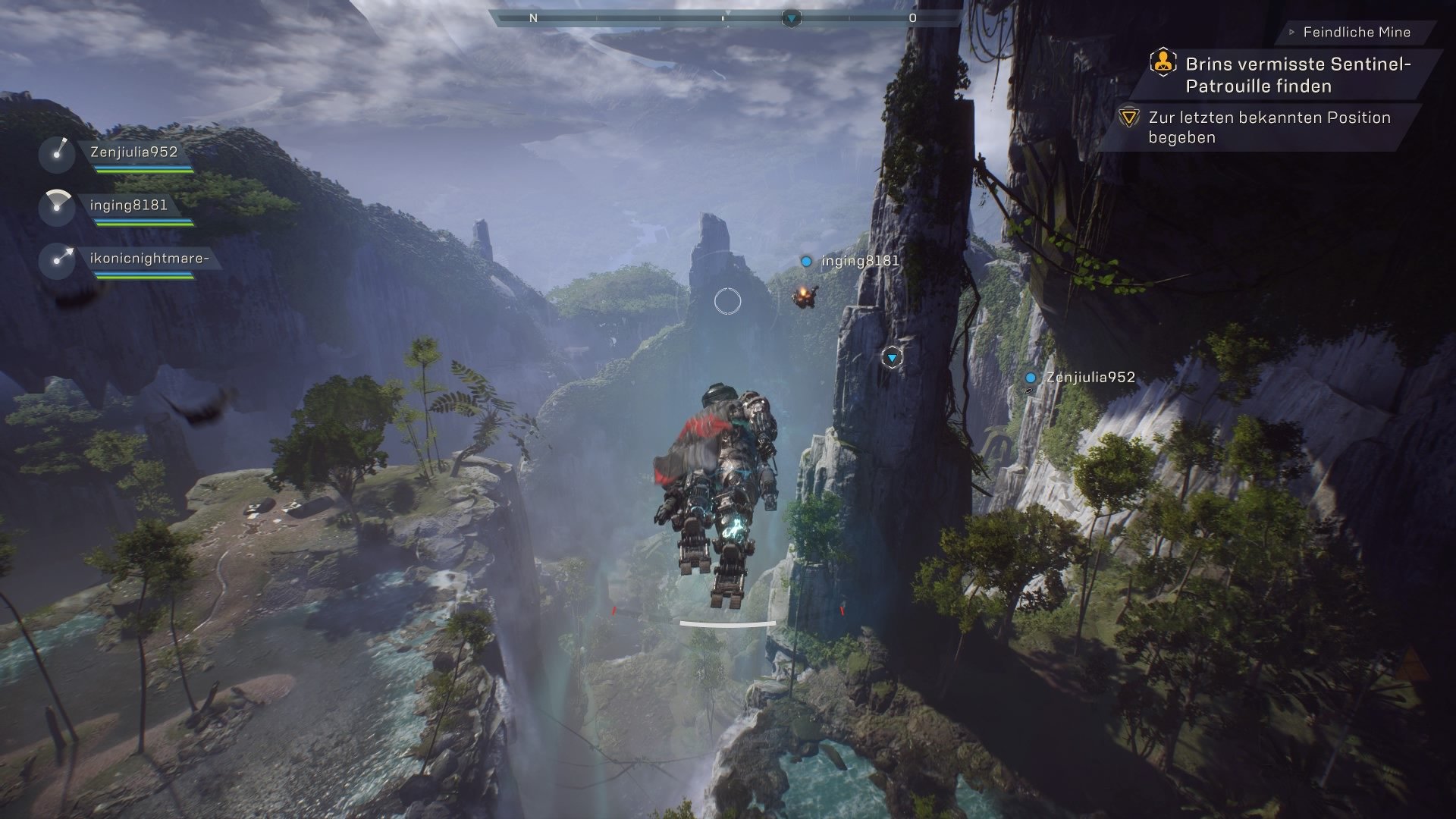Image resolution: width=1456 pixels, height=819 pixels.
Task: Select squad member Zenjiulia952 in the party list
Action: tap(133, 152)
